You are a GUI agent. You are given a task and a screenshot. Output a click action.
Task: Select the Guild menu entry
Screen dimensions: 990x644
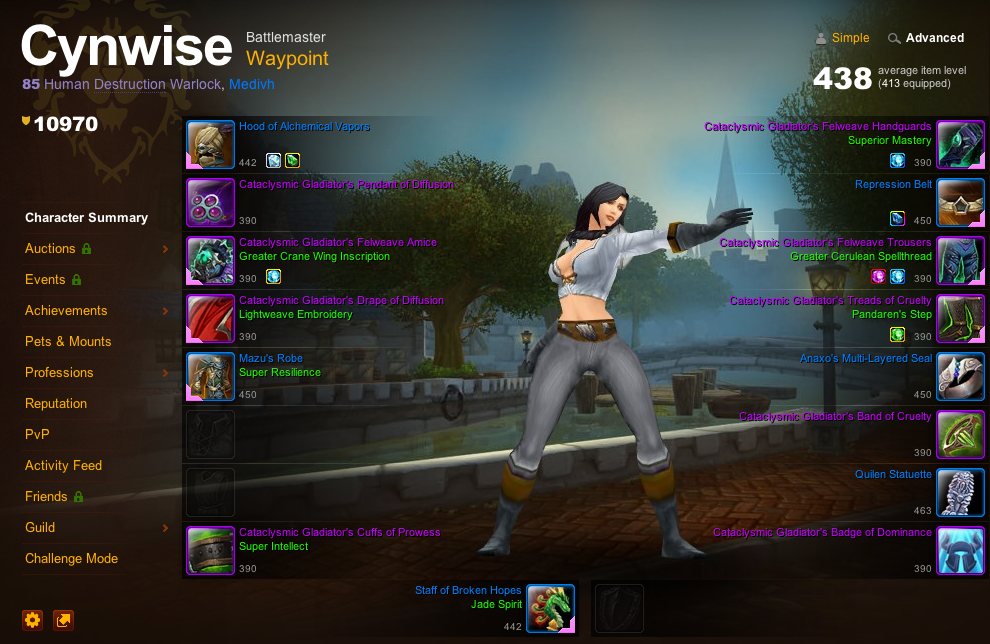(x=40, y=527)
